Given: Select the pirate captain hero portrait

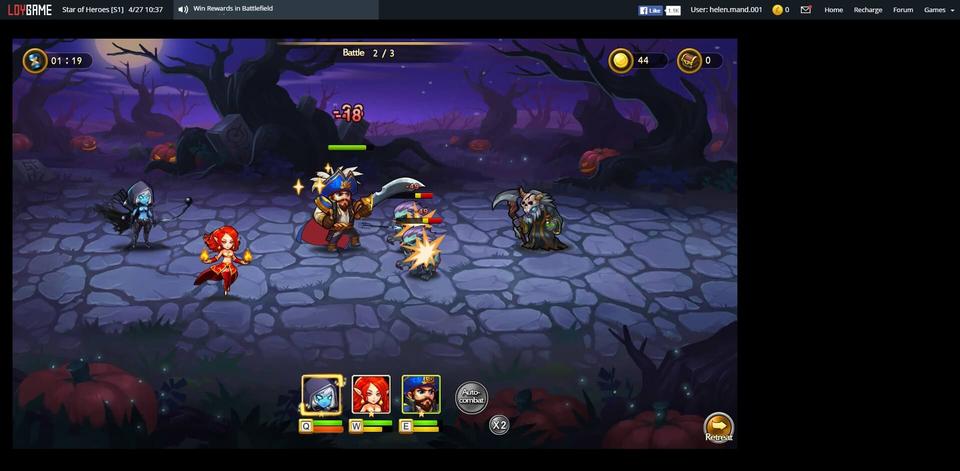Looking at the screenshot, I should tap(421, 395).
